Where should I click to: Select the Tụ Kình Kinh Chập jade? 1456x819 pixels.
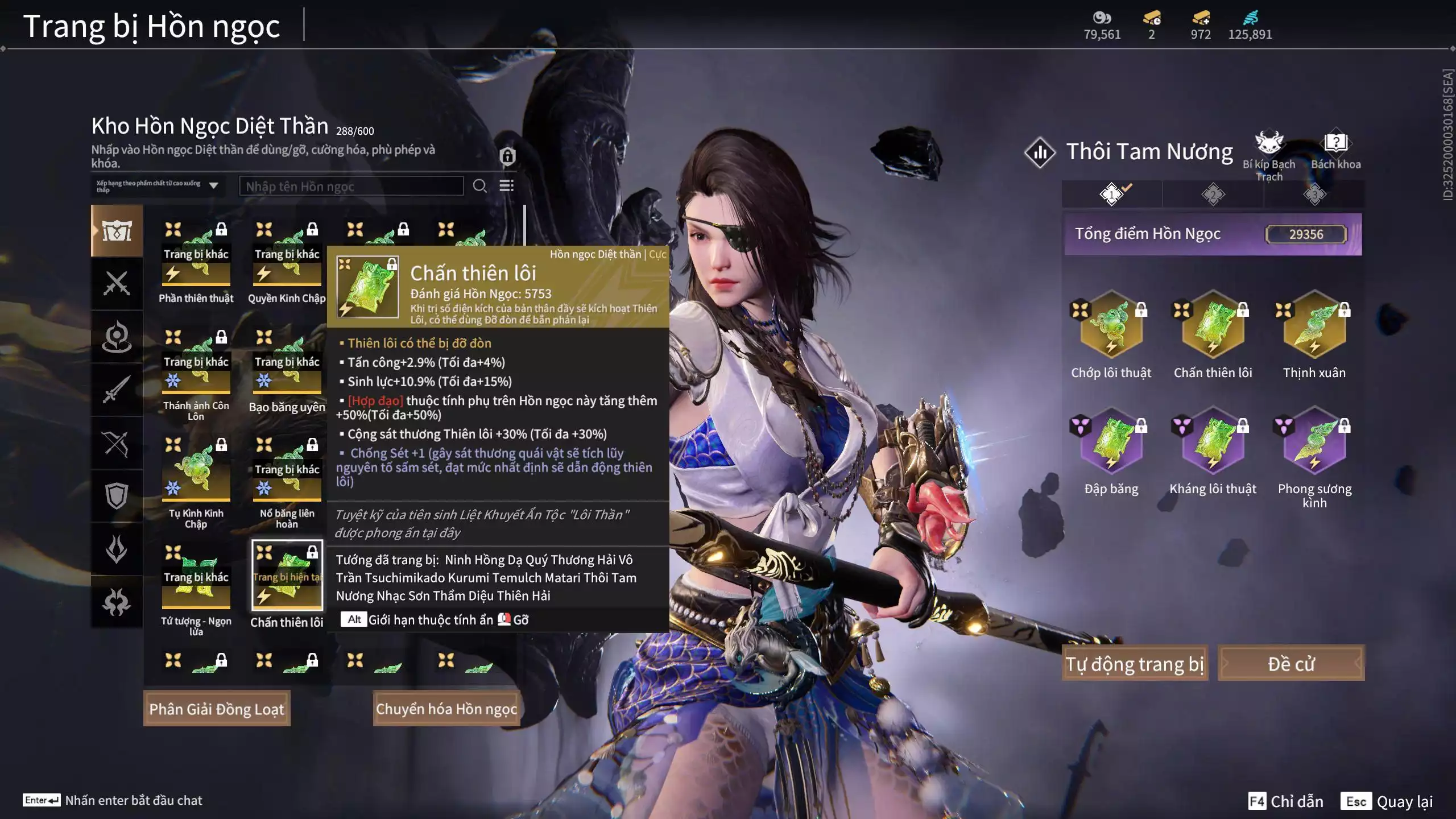196,471
